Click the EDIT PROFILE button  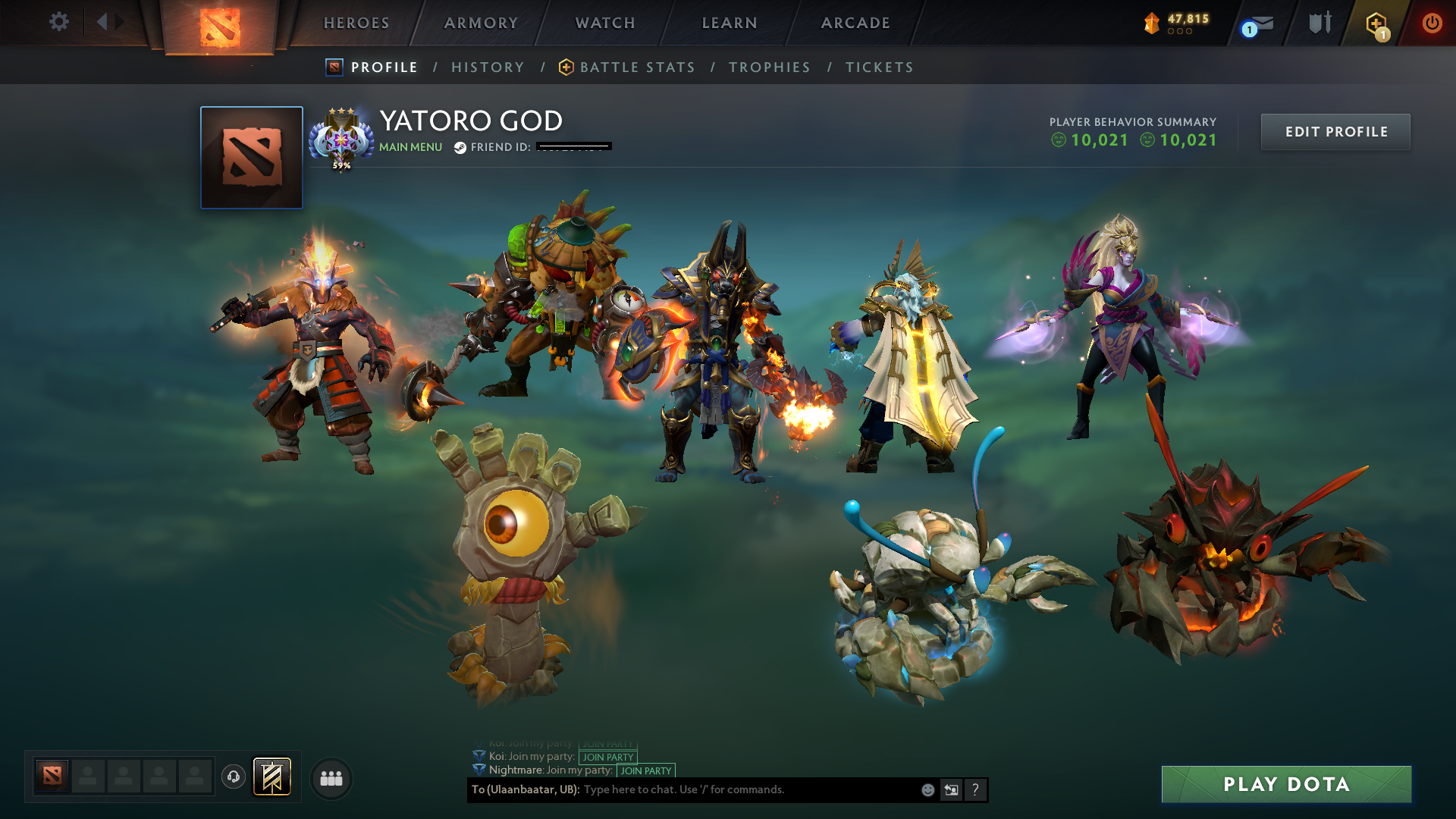click(1335, 131)
